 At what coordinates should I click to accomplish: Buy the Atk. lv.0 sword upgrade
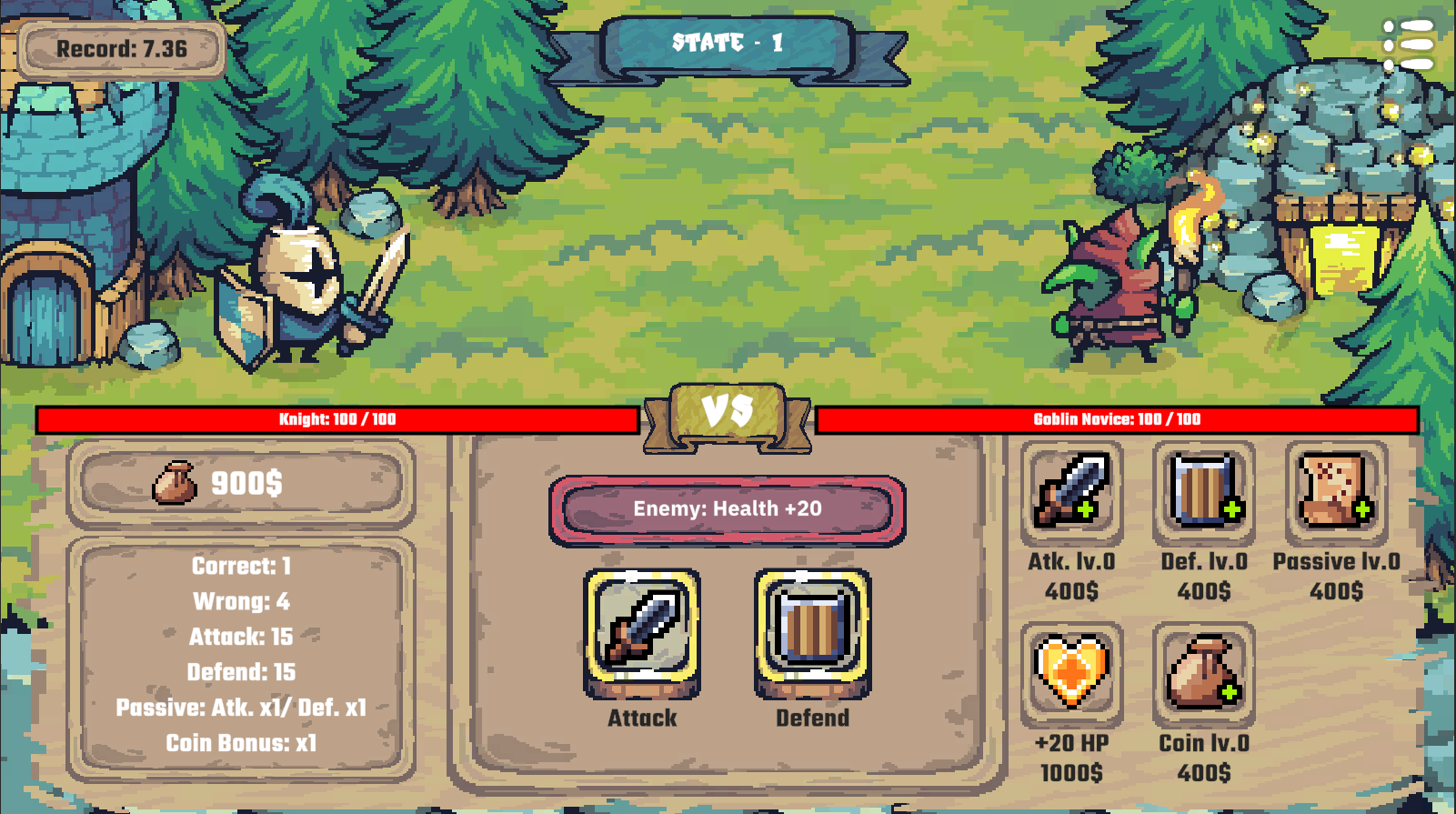[1071, 492]
